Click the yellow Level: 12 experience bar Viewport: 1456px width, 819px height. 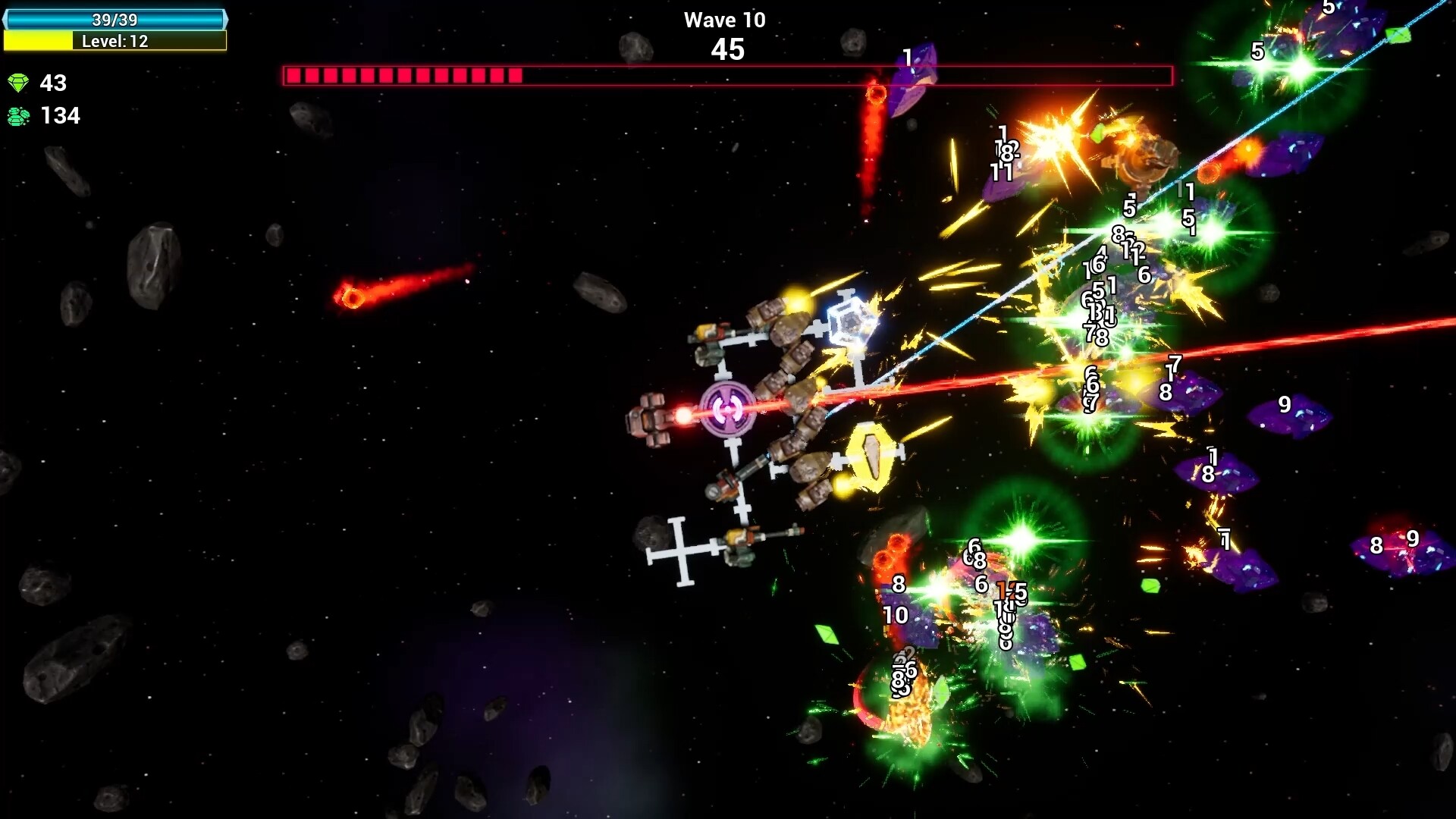(115, 42)
